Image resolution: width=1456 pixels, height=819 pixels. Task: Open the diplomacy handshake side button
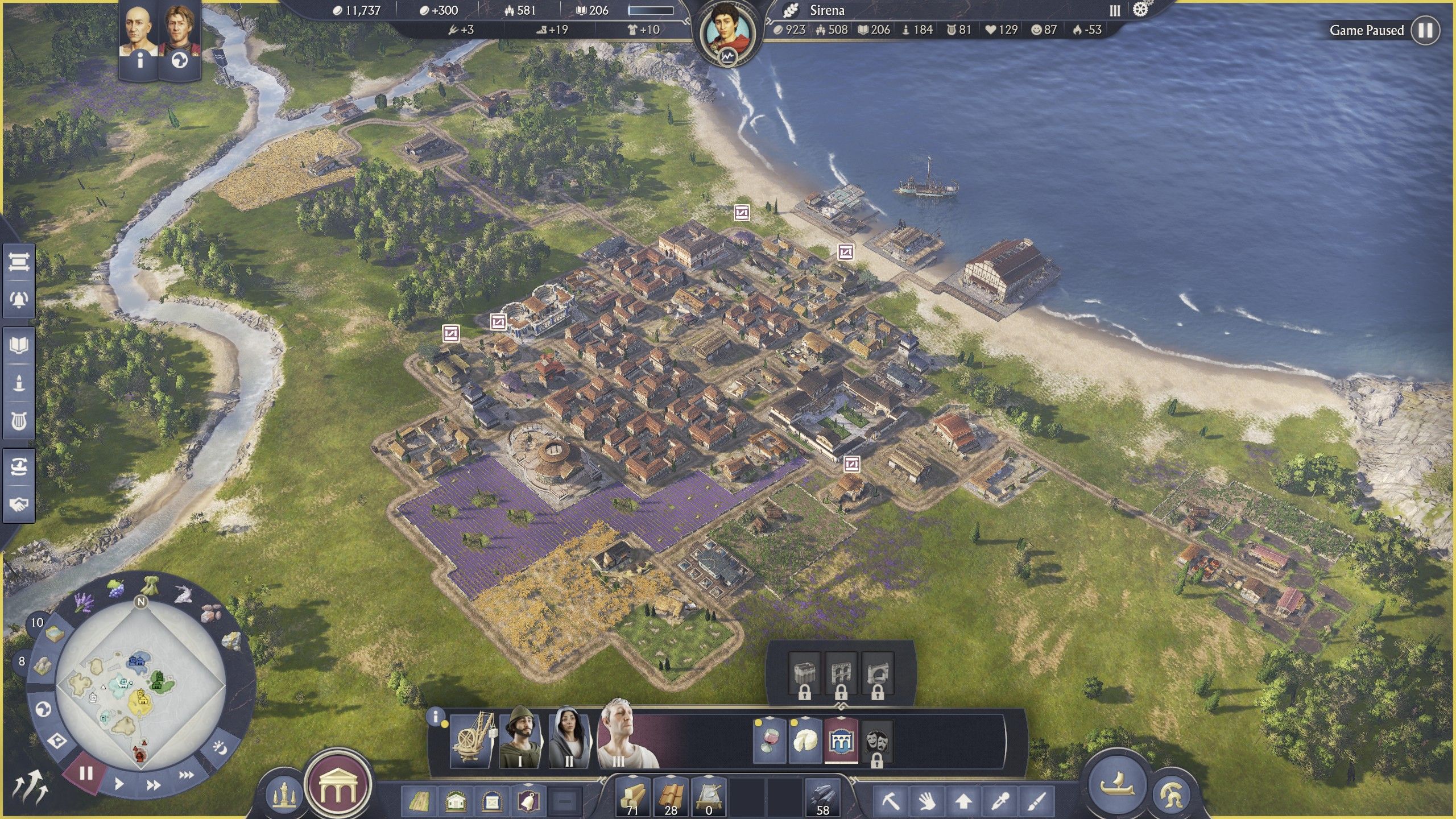point(19,504)
